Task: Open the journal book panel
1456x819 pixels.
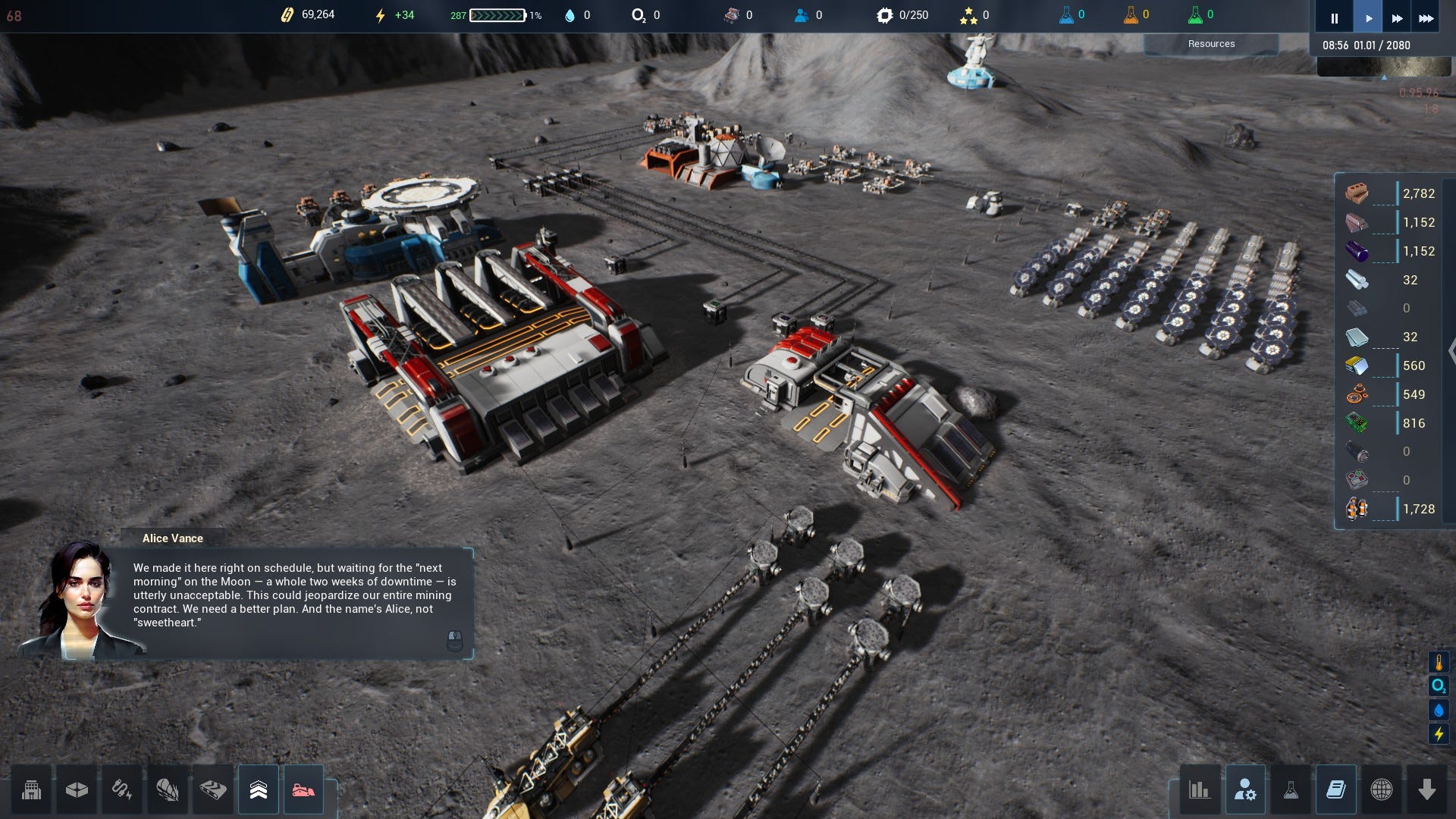Action: pos(1336,790)
